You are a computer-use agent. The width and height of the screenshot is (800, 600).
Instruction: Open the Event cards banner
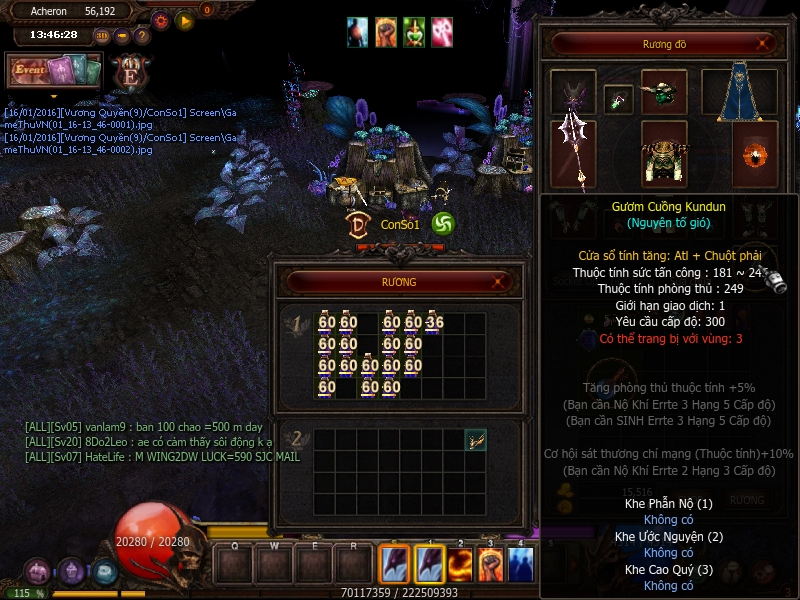coord(55,71)
